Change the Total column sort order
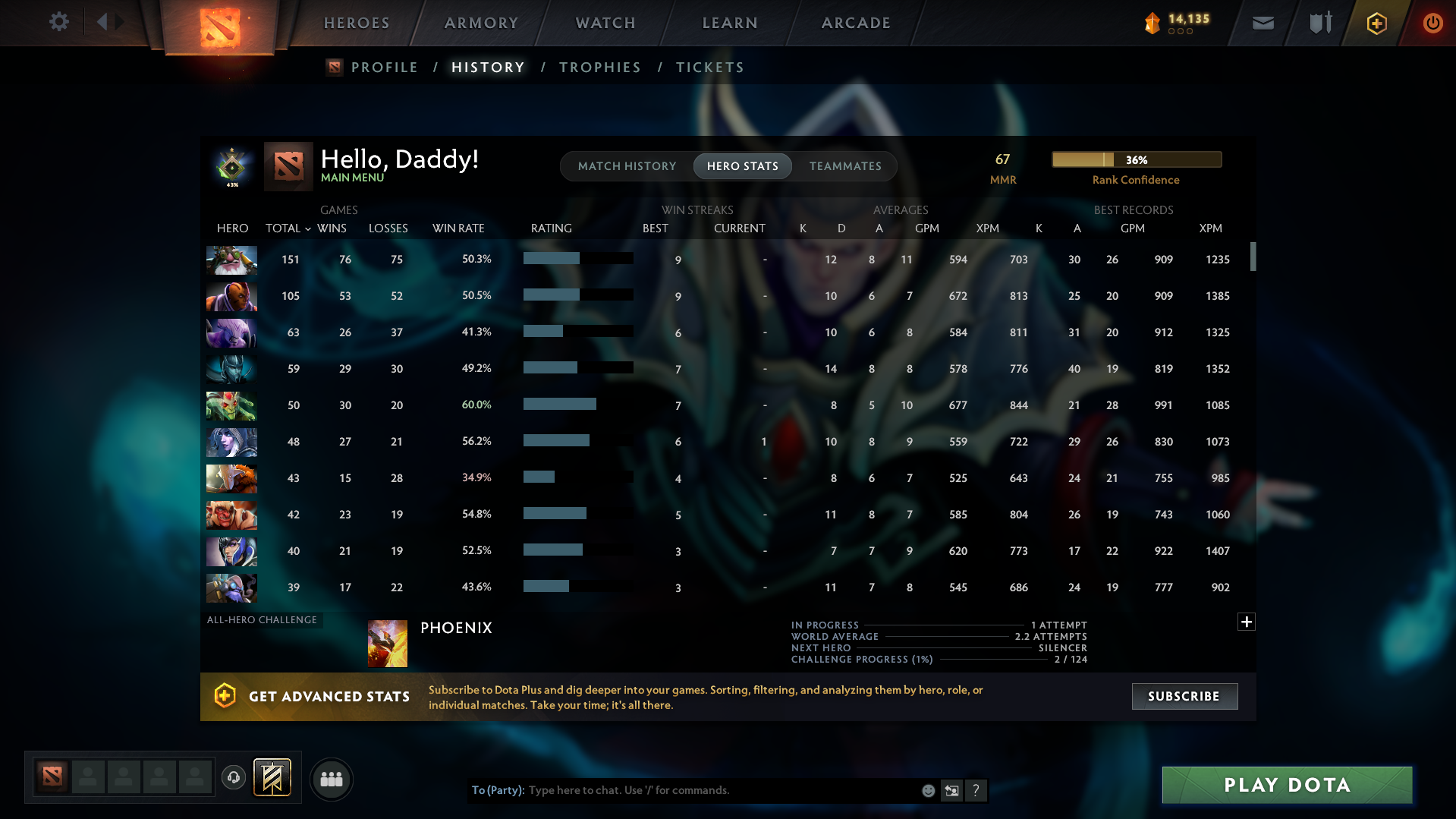The height and width of the screenshot is (819, 1456). [288, 228]
